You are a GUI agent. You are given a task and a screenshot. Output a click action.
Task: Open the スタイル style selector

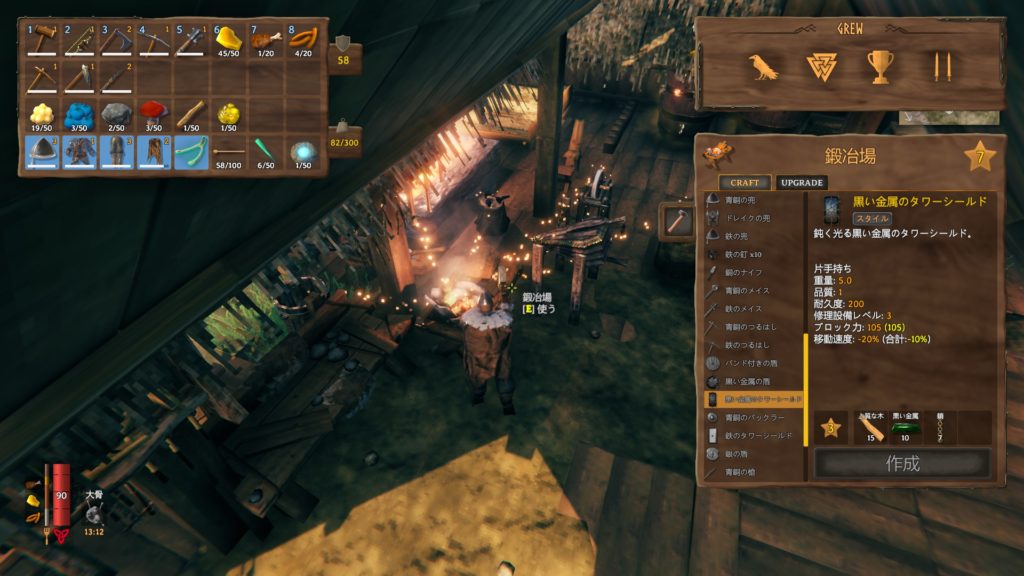point(871,218)
